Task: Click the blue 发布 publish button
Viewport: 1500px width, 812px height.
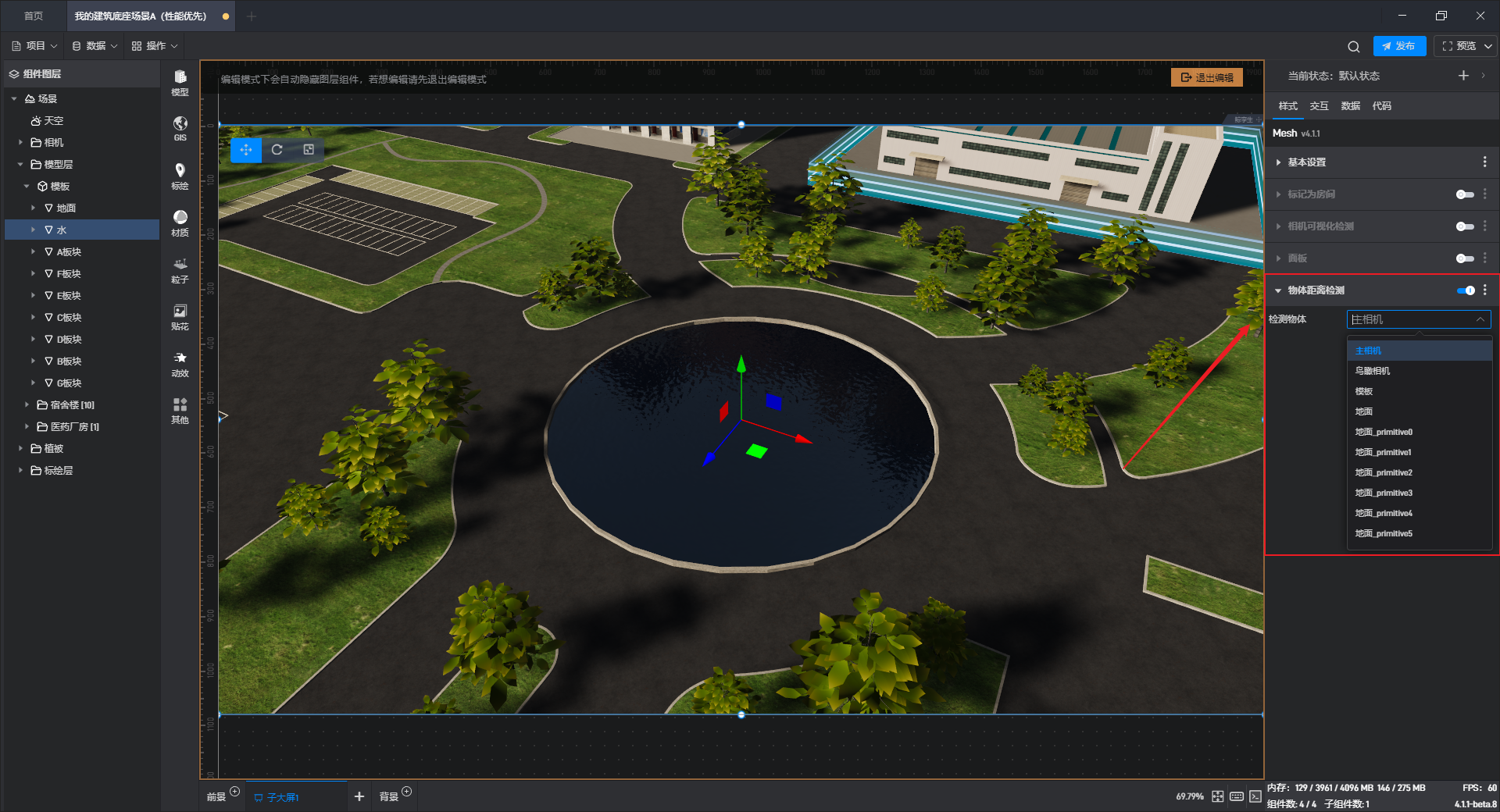Action: pyautogui.click(x=1398, y=46)
